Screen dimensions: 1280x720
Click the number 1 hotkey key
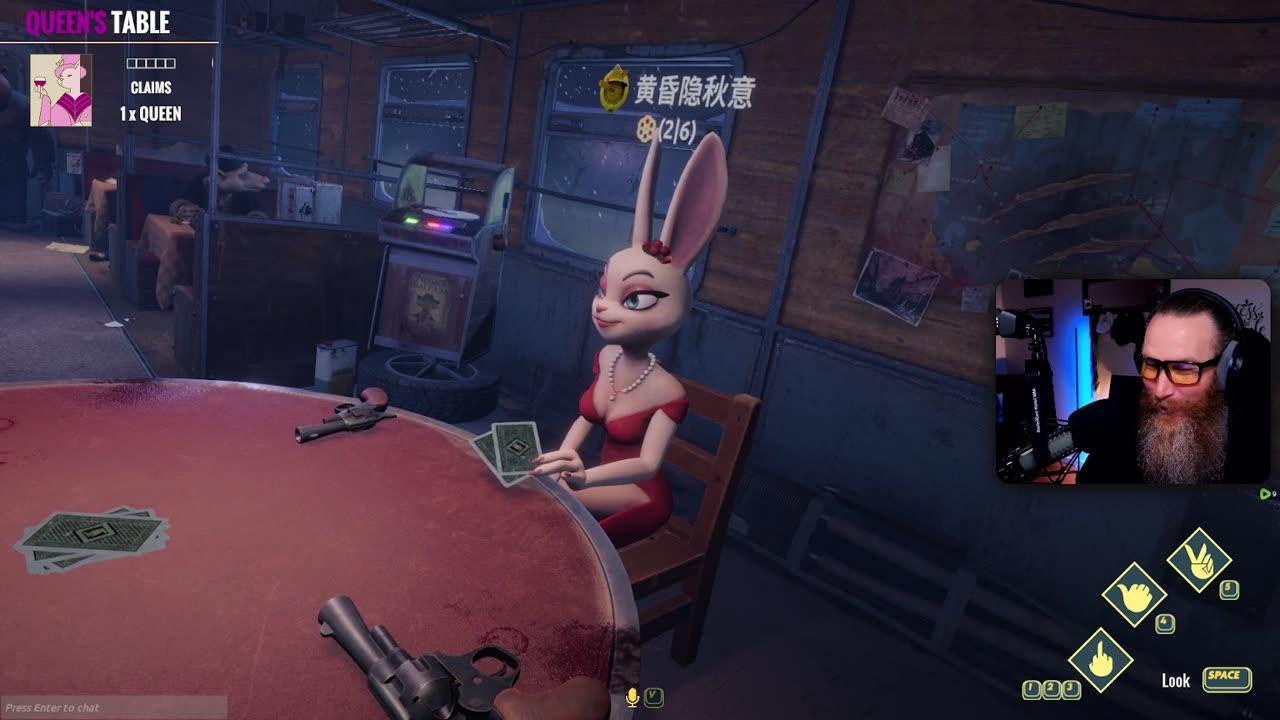pos(1029,687)
